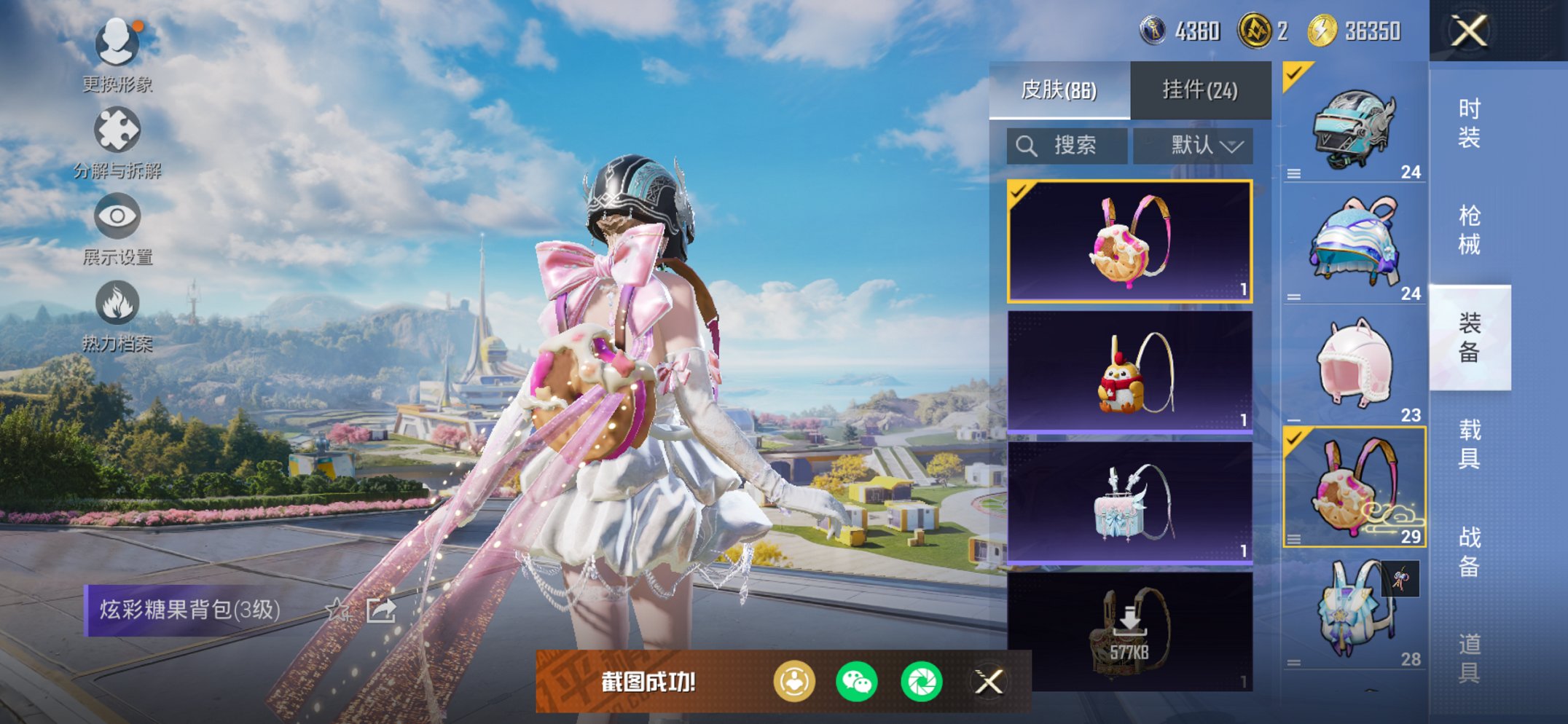Open the 载具 vehicles category
Viewport: 1568px width, 724px height.
point(1469,444)
